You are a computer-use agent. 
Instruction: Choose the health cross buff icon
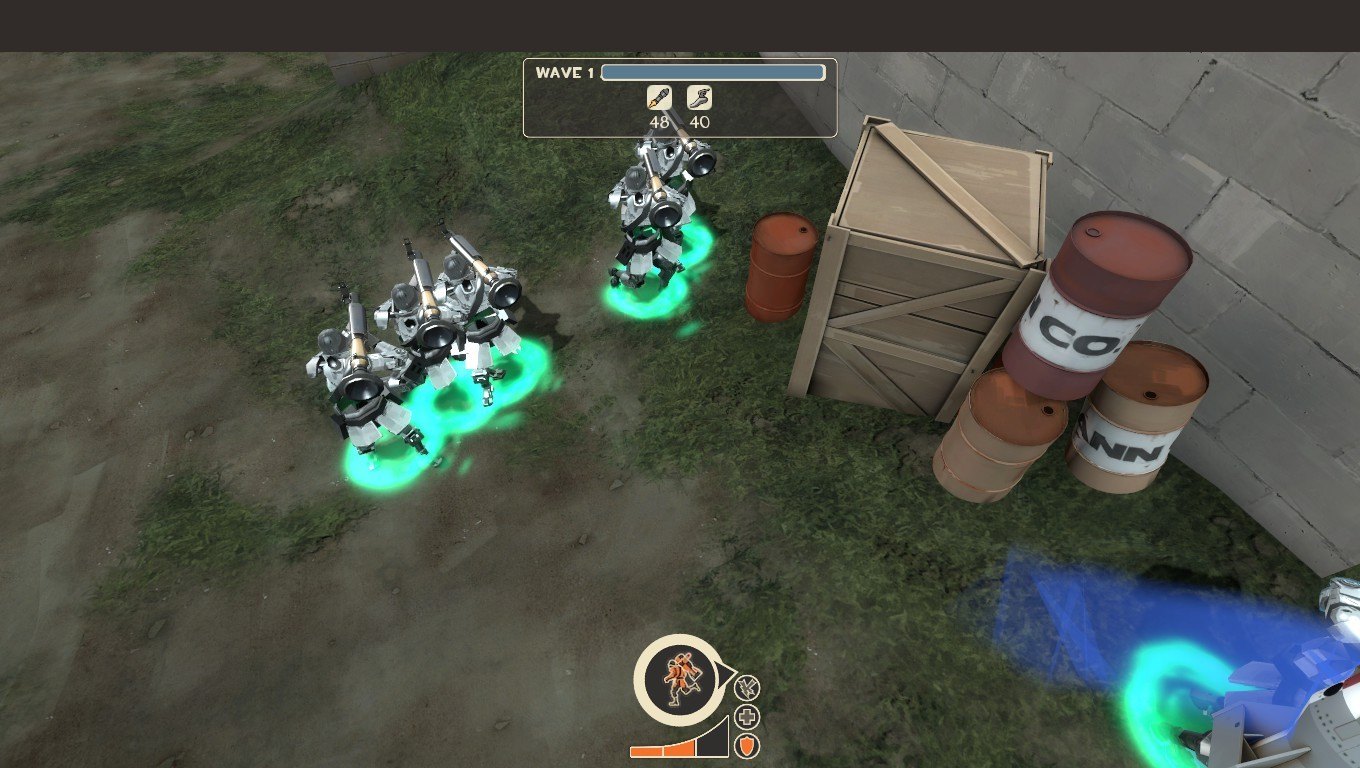click(747, 717)
